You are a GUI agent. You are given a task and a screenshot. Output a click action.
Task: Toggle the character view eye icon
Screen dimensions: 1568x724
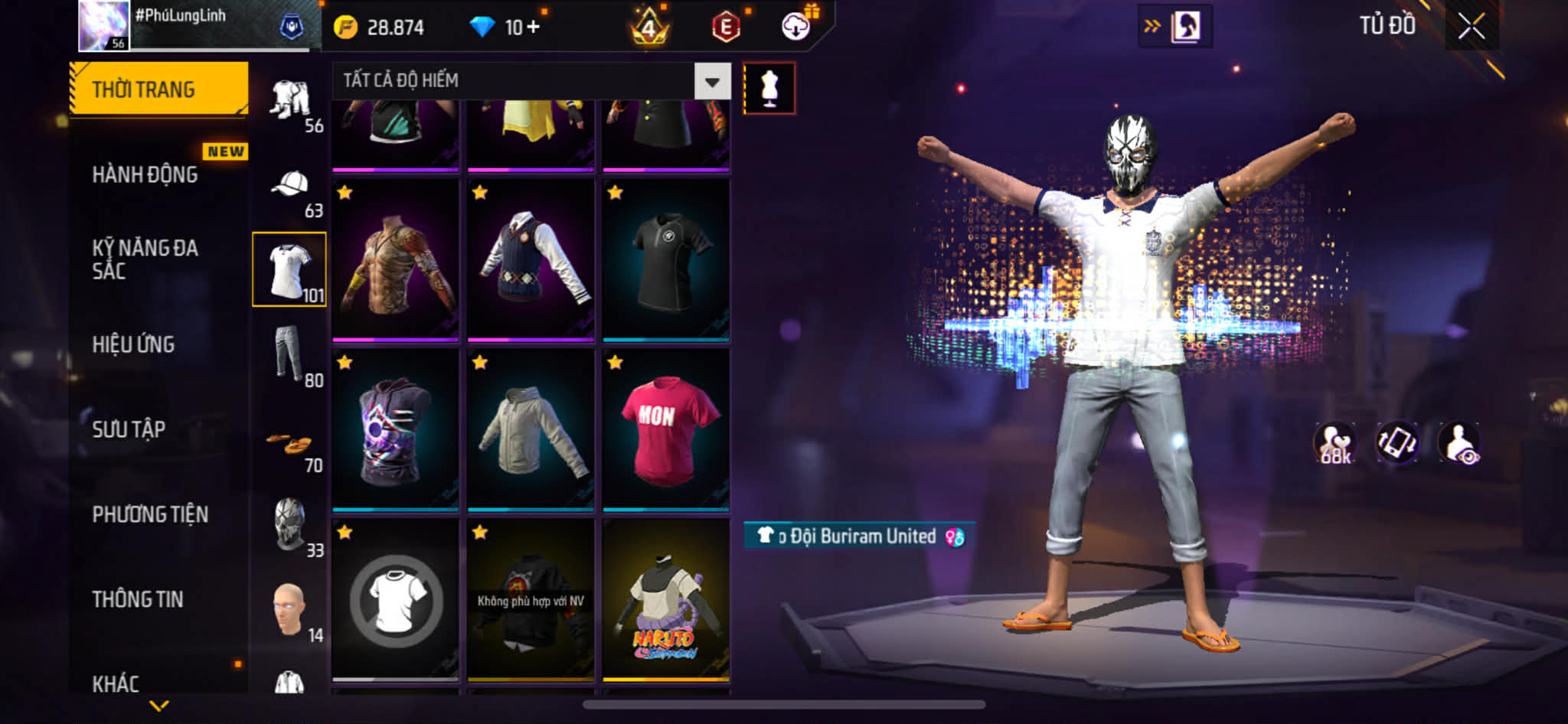point(1459,443)
